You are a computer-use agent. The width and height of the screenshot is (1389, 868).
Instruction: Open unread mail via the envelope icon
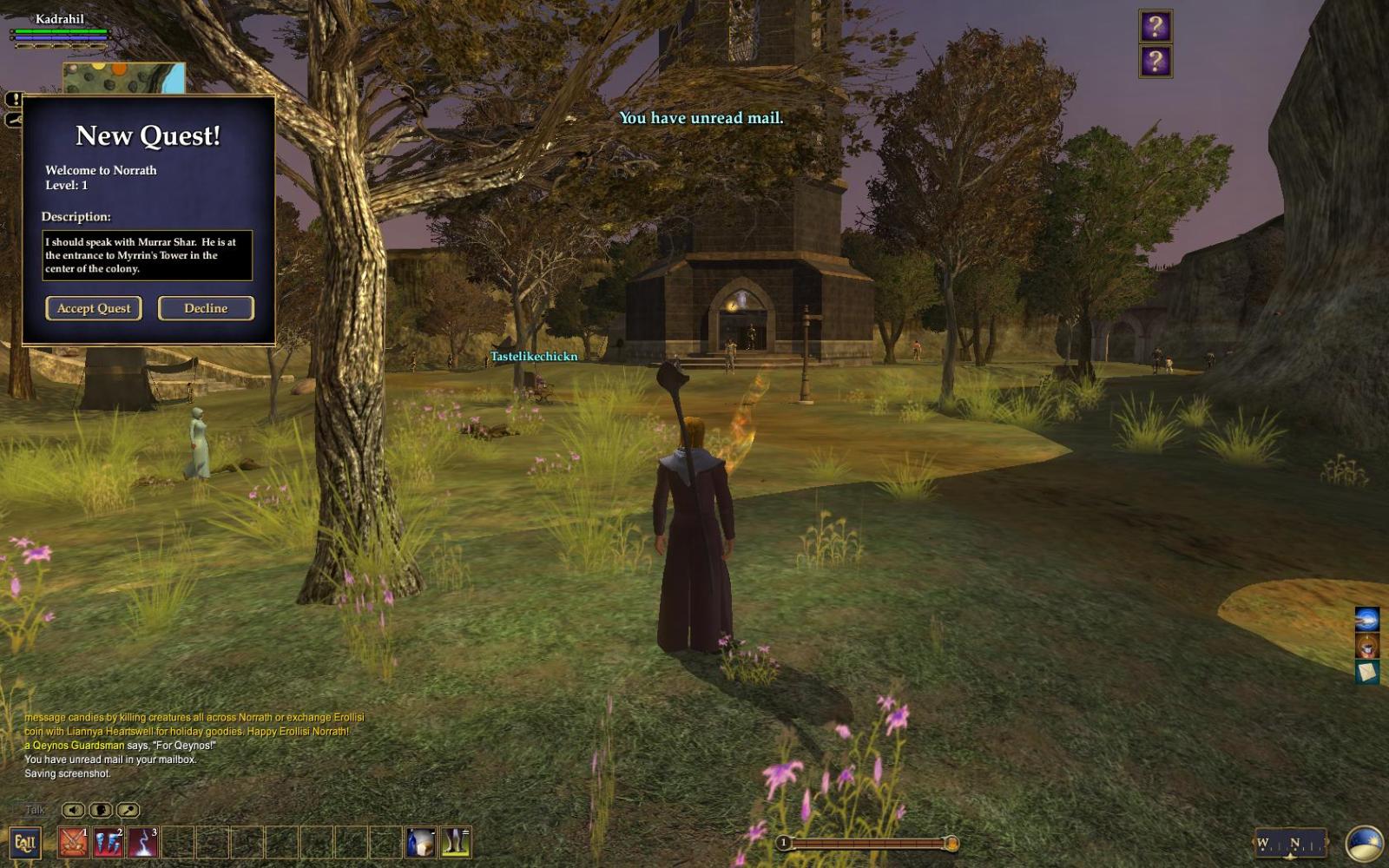1367,672
